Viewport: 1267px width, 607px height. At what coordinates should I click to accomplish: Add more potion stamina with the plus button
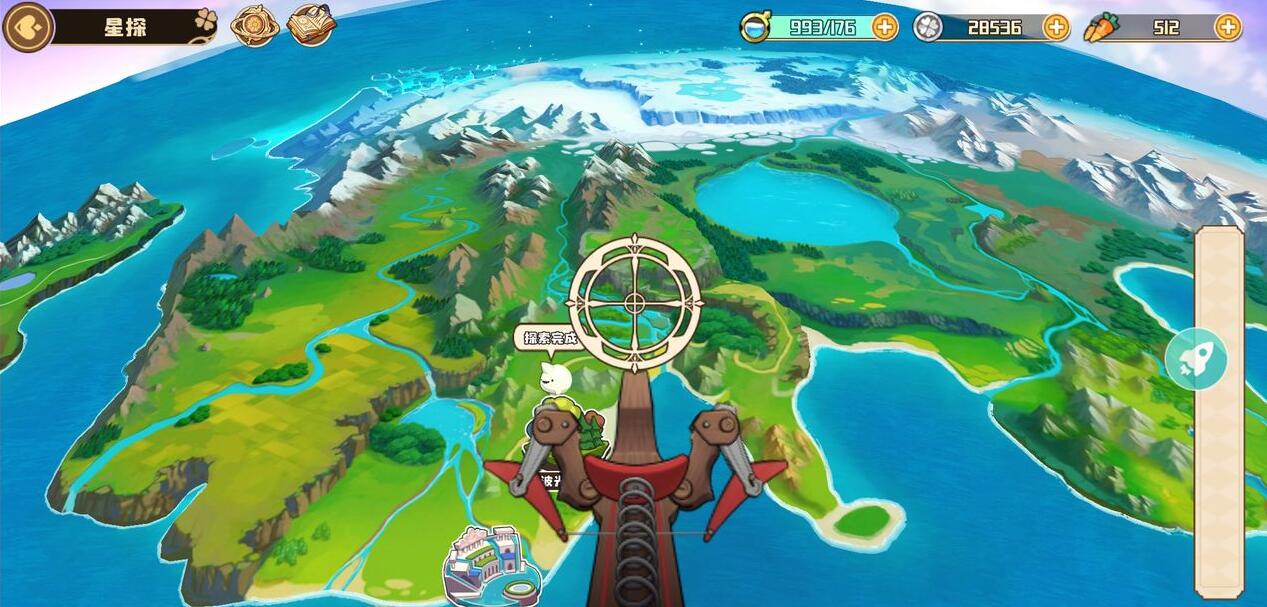884,27
